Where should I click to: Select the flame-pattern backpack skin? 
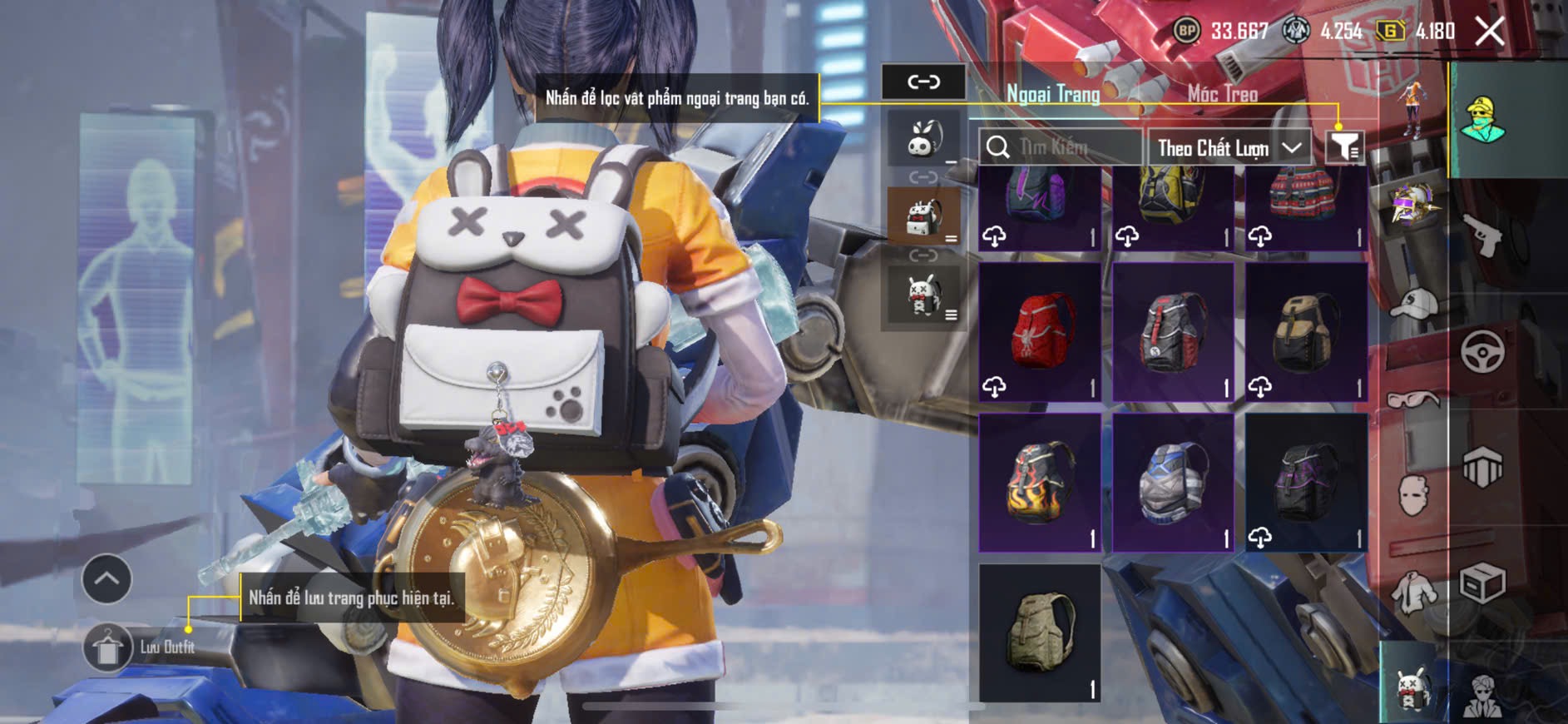tap(1040, 483)
